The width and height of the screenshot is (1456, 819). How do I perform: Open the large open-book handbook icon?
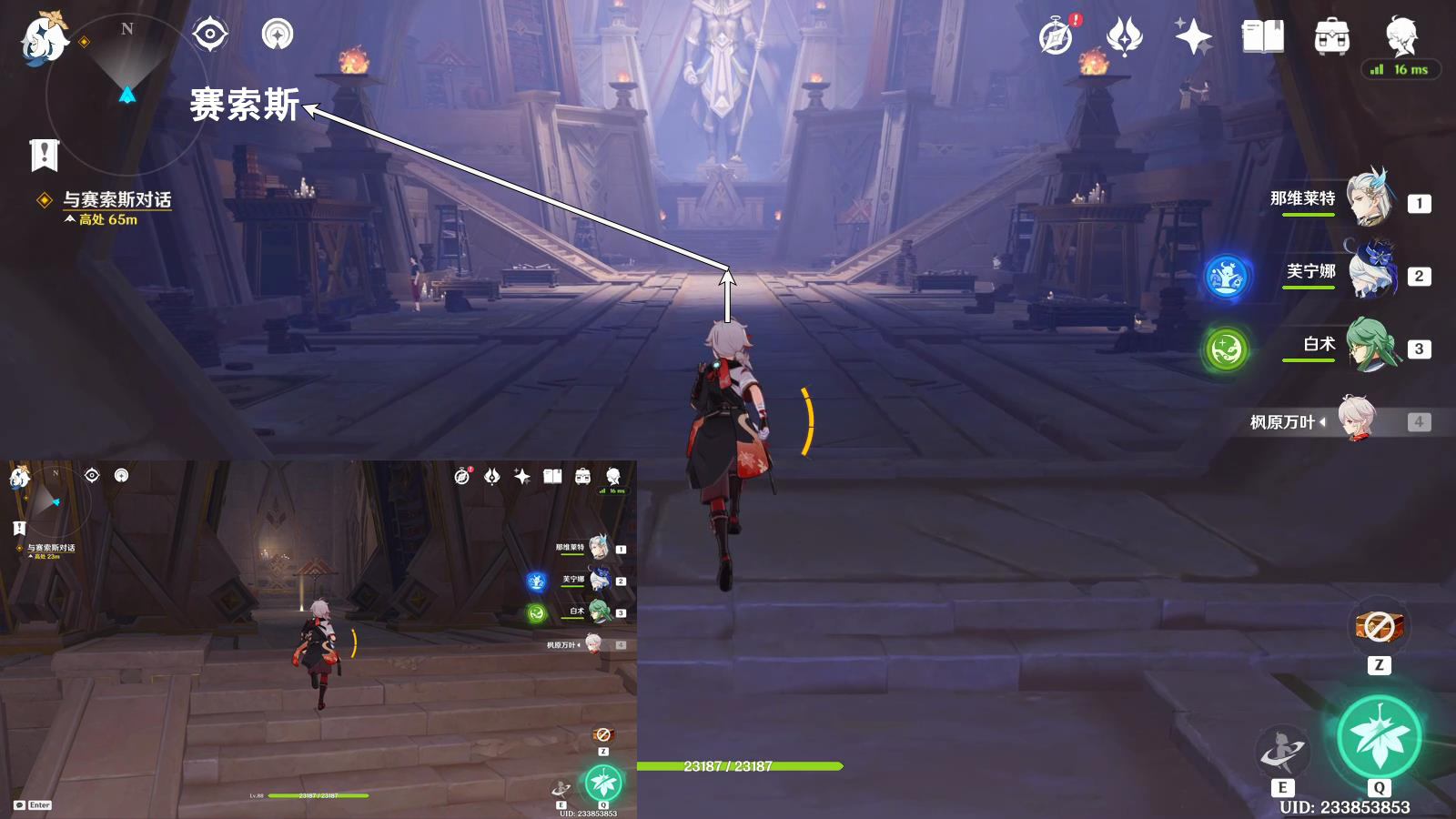(x=1262, y=37)
